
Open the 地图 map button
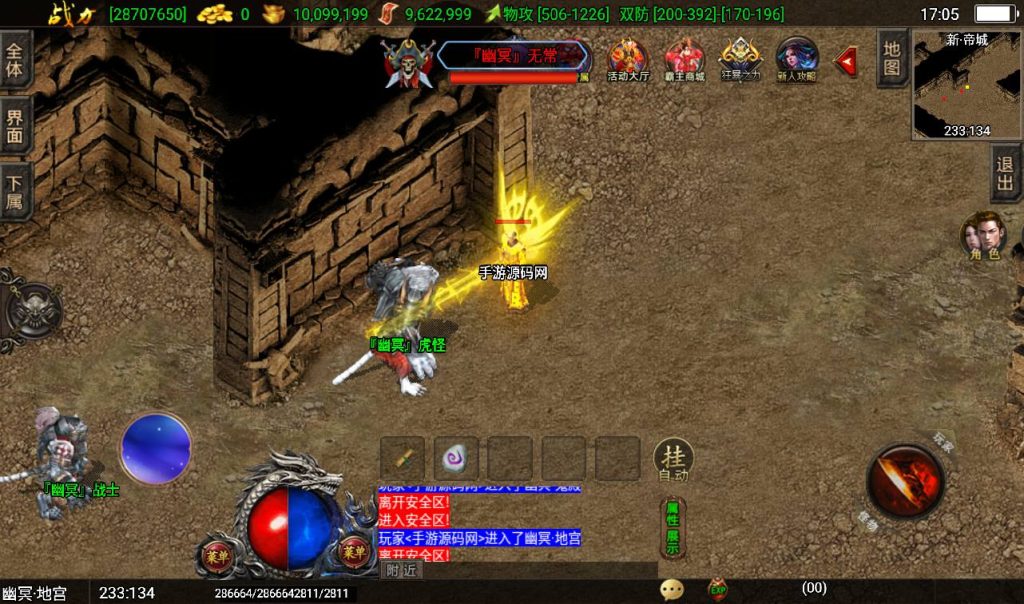click(892, 58)
